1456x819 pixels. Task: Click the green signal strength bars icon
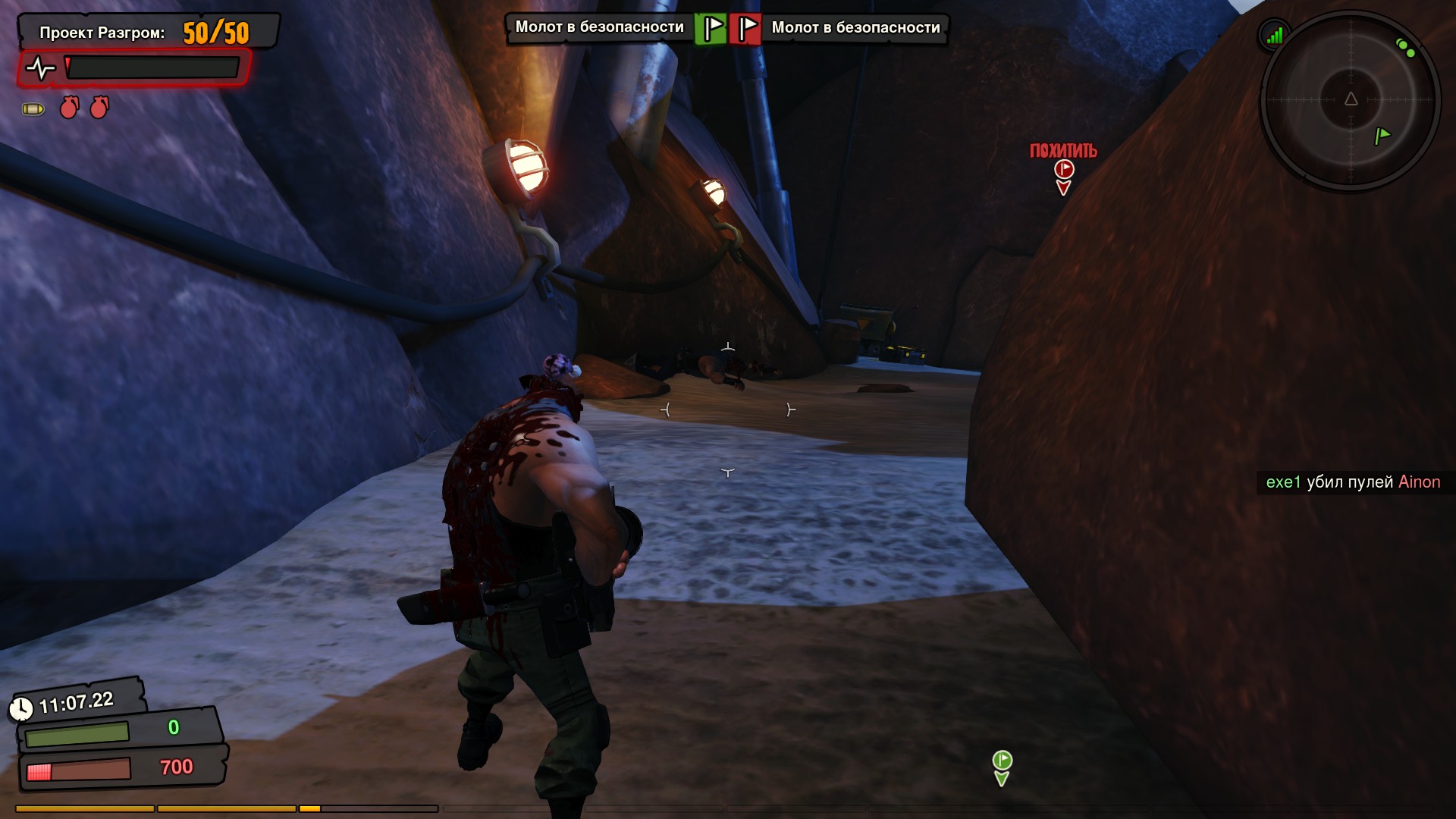coord(1275,35)
